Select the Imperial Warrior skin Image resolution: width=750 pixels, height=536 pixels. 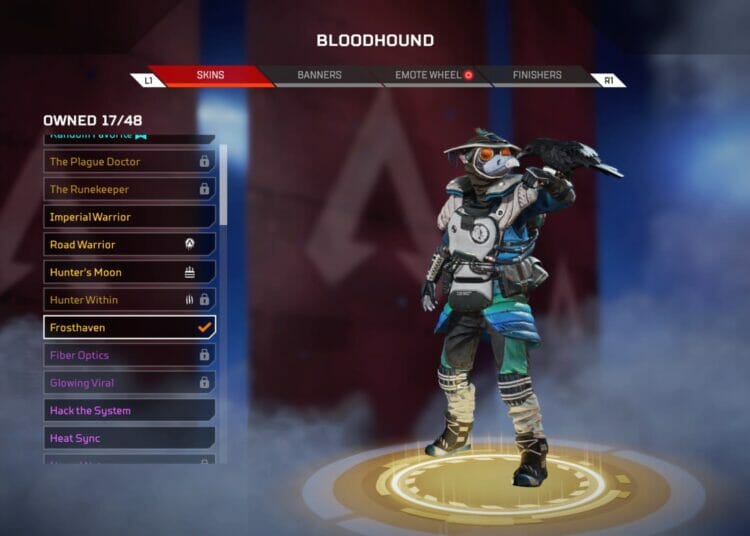129,217
